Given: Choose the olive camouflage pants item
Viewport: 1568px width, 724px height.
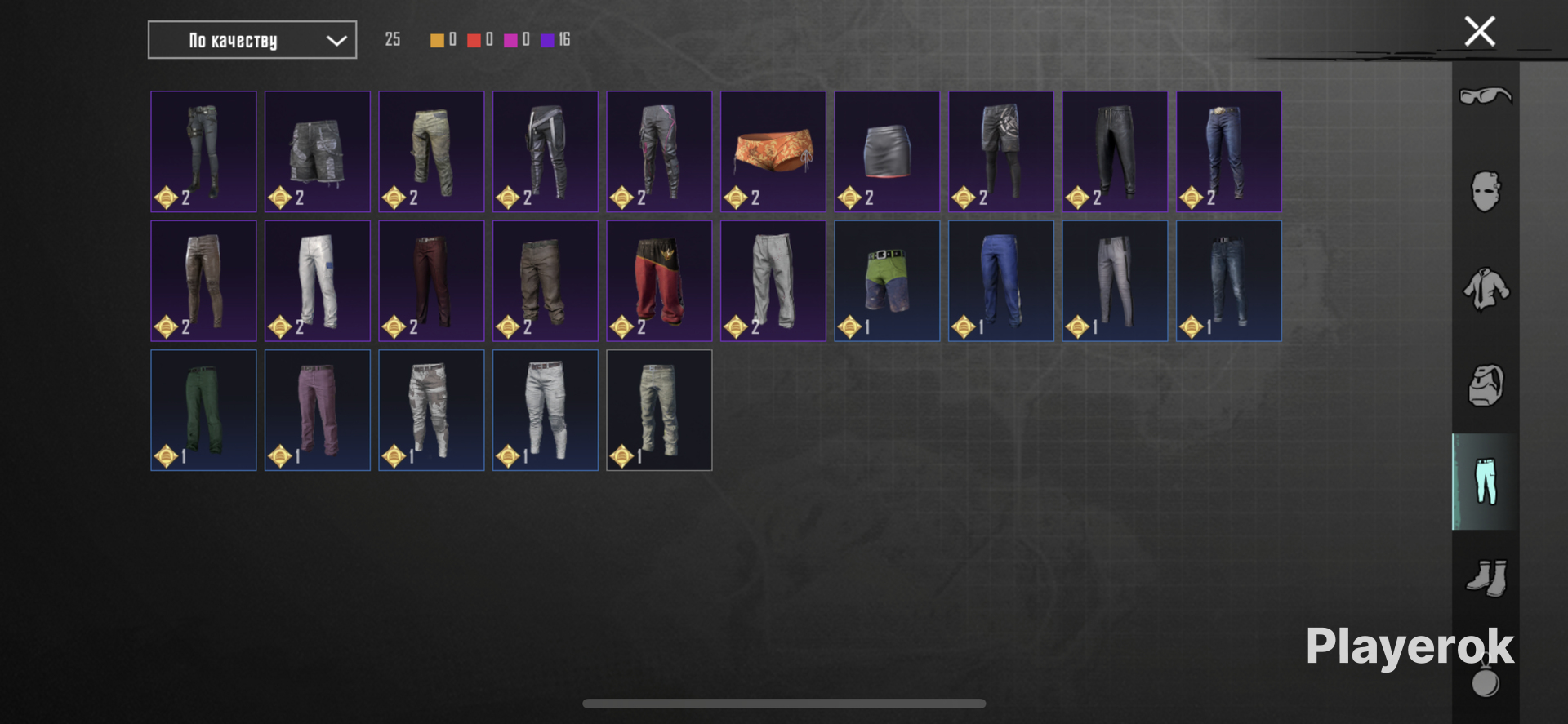Looking at the screenshot, I should pos(431,152).
